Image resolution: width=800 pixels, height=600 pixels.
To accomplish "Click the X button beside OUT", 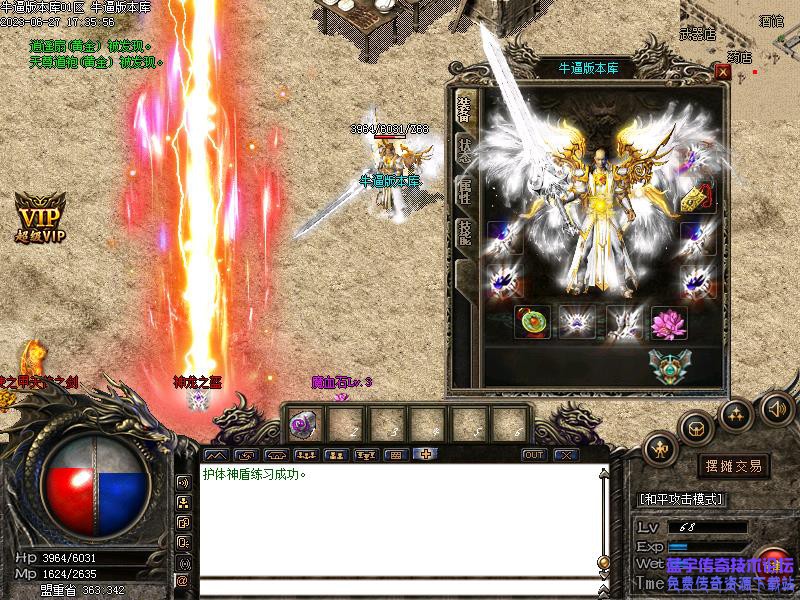I will coord(566,455).
